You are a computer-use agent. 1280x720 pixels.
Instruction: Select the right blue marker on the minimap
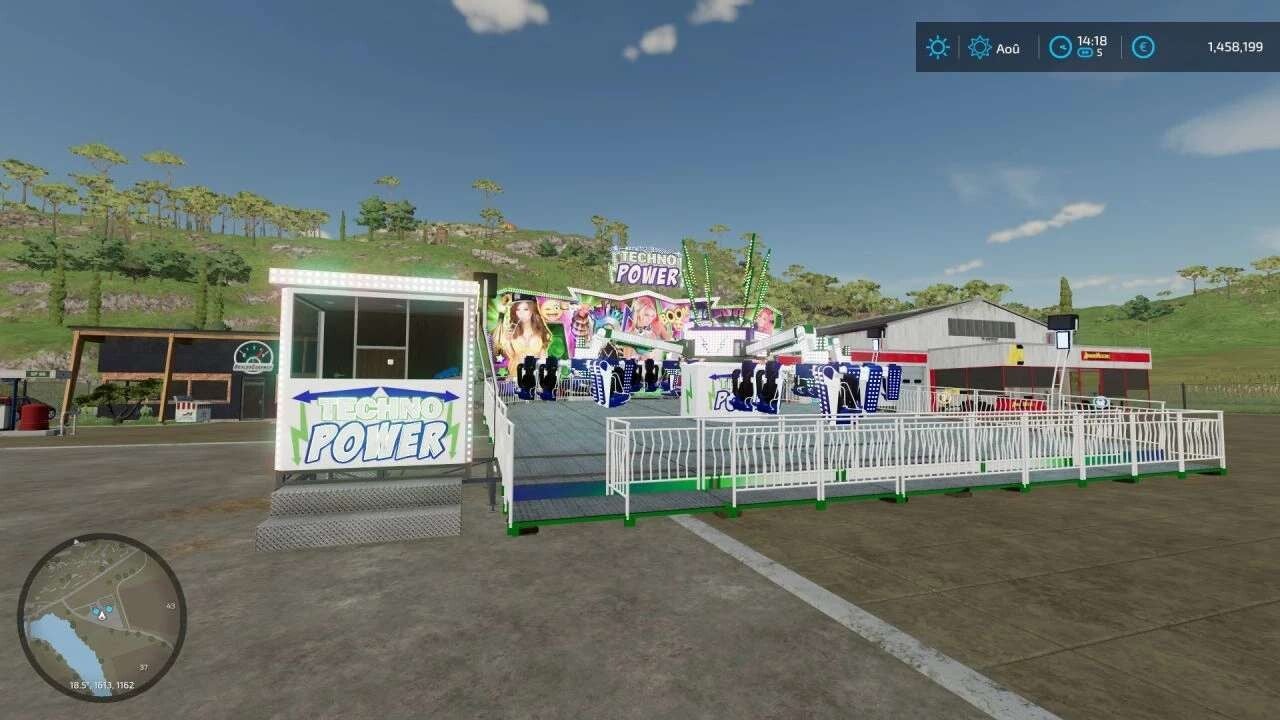tap(110, 609)
